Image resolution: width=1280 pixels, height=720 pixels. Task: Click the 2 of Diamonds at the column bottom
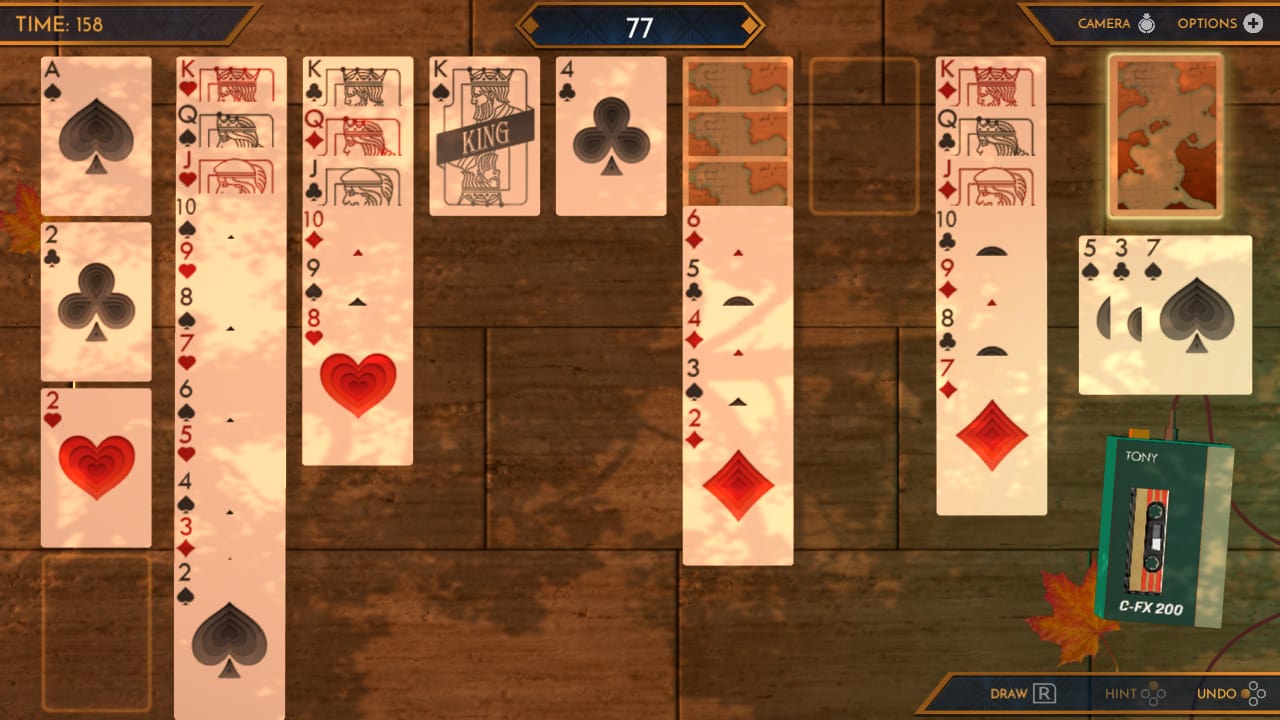(x=738, y=480)
